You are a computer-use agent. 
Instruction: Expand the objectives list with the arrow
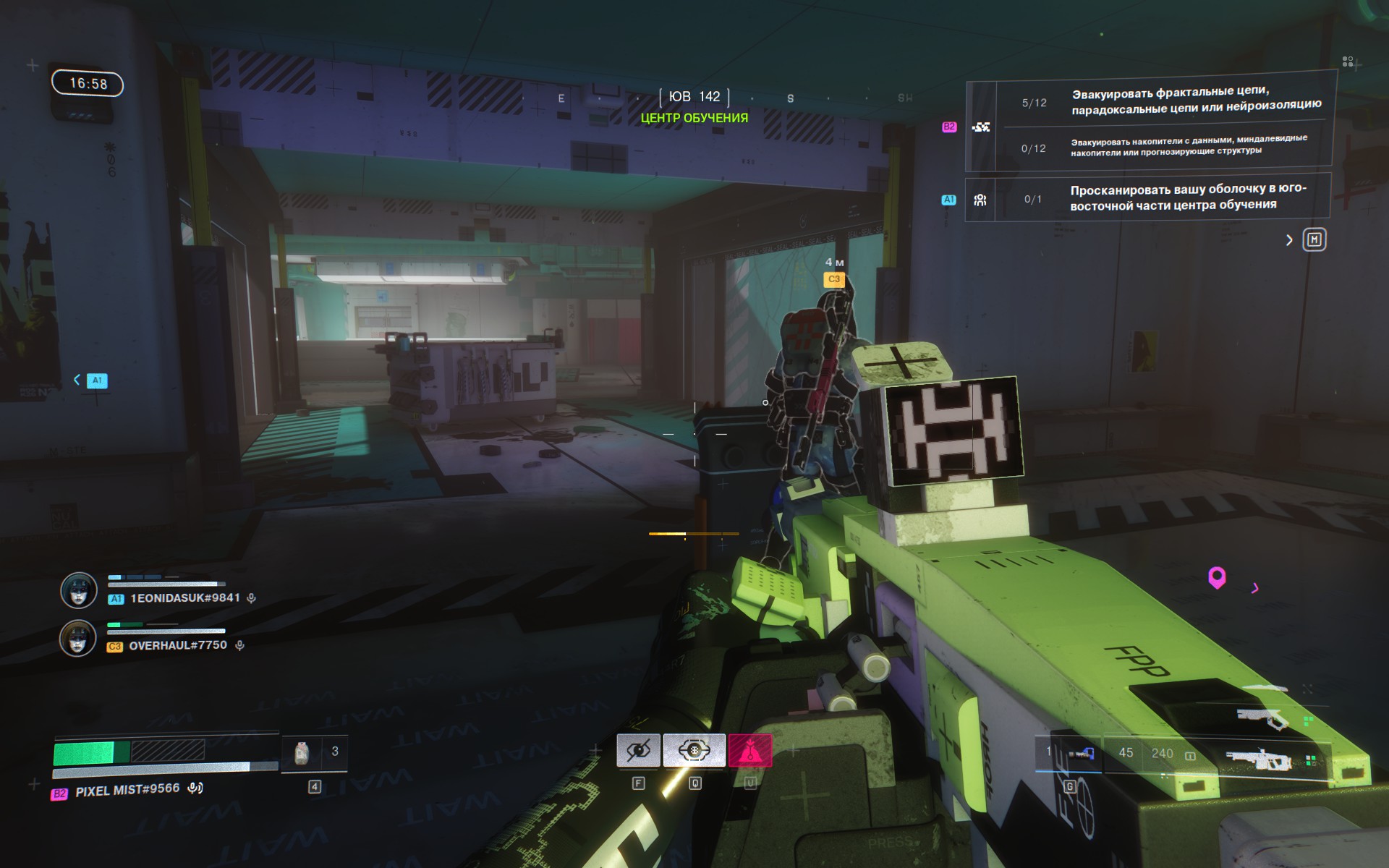coord(1289,240)
